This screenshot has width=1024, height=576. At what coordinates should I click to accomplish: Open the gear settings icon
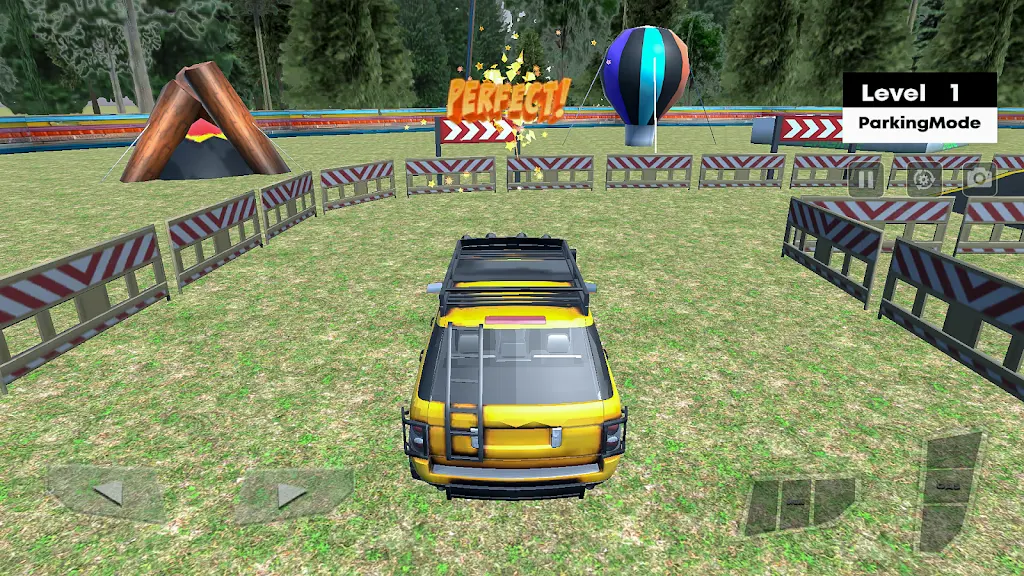(x=923, y=179)
